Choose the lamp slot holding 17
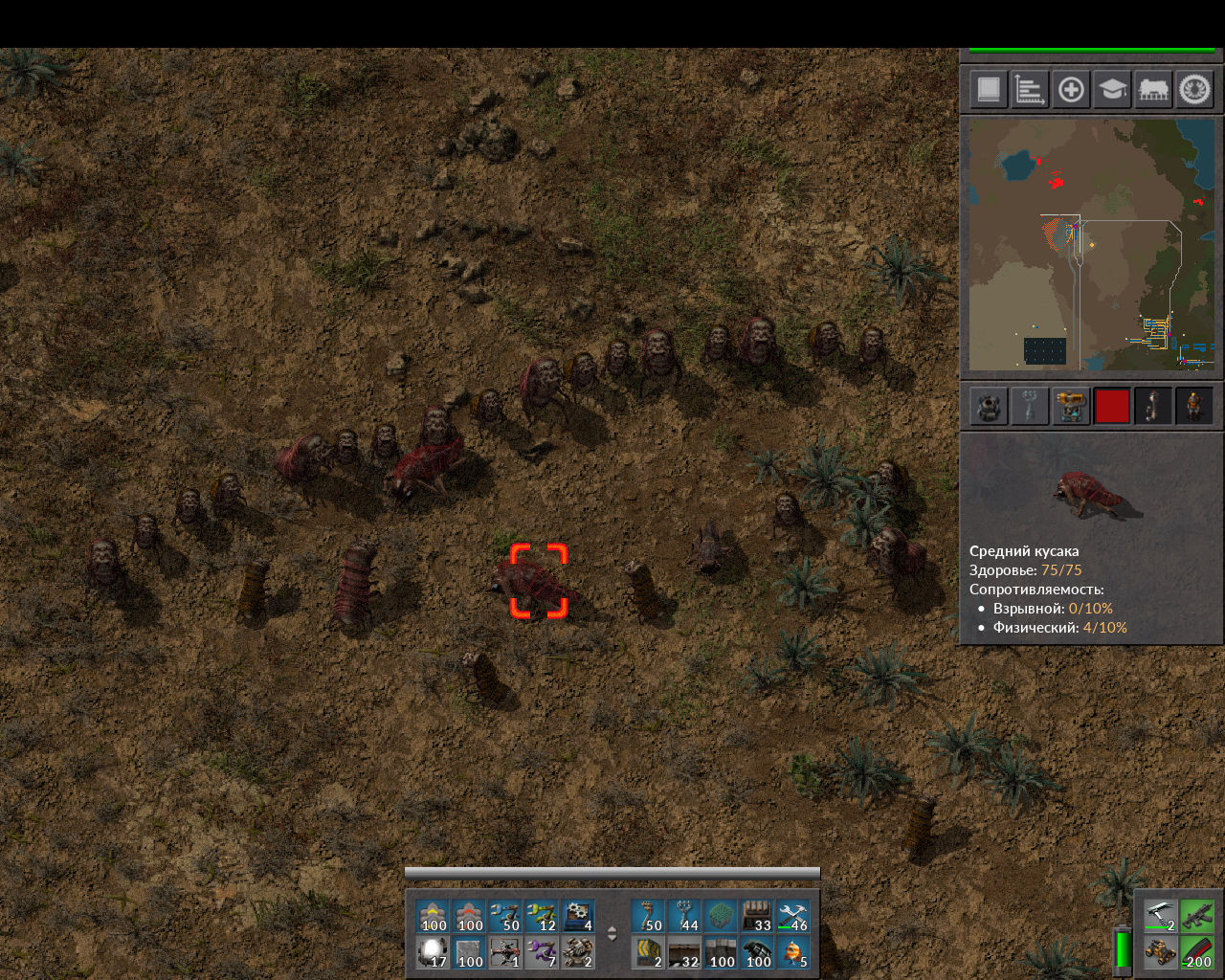 click(434, 953)
